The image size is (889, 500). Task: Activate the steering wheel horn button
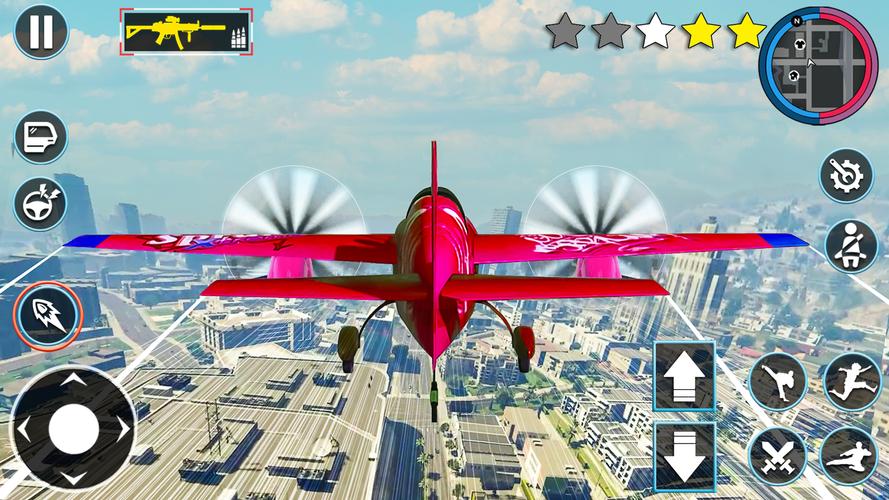pyautogui.click(x=41, y=203)
